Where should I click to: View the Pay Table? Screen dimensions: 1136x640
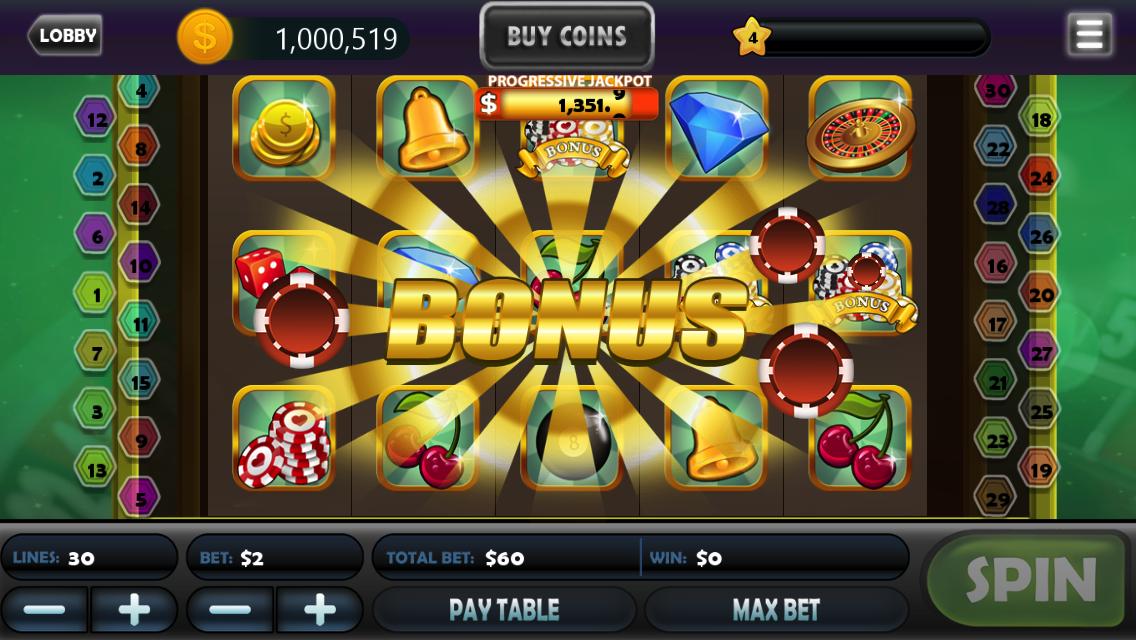pos(504,609)
